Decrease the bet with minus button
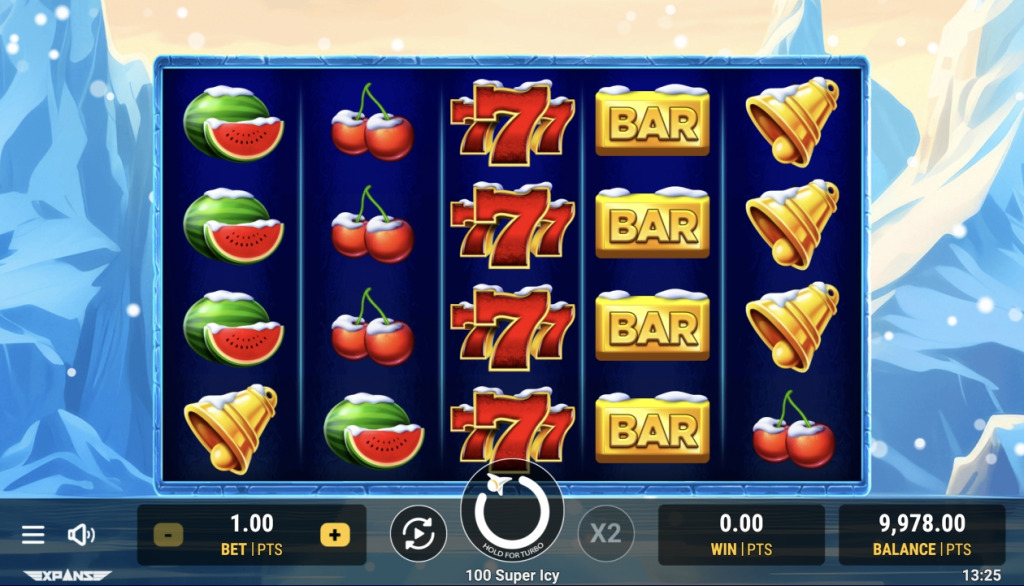The height and width of the screenshot is (586, 1024). 168,535
